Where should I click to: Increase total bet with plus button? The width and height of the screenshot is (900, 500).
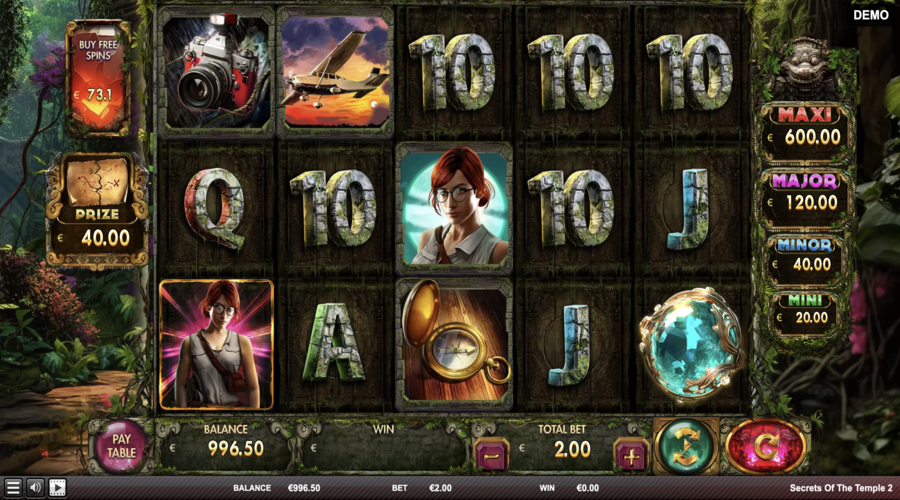pyautogui.click(x=631, y=454)
